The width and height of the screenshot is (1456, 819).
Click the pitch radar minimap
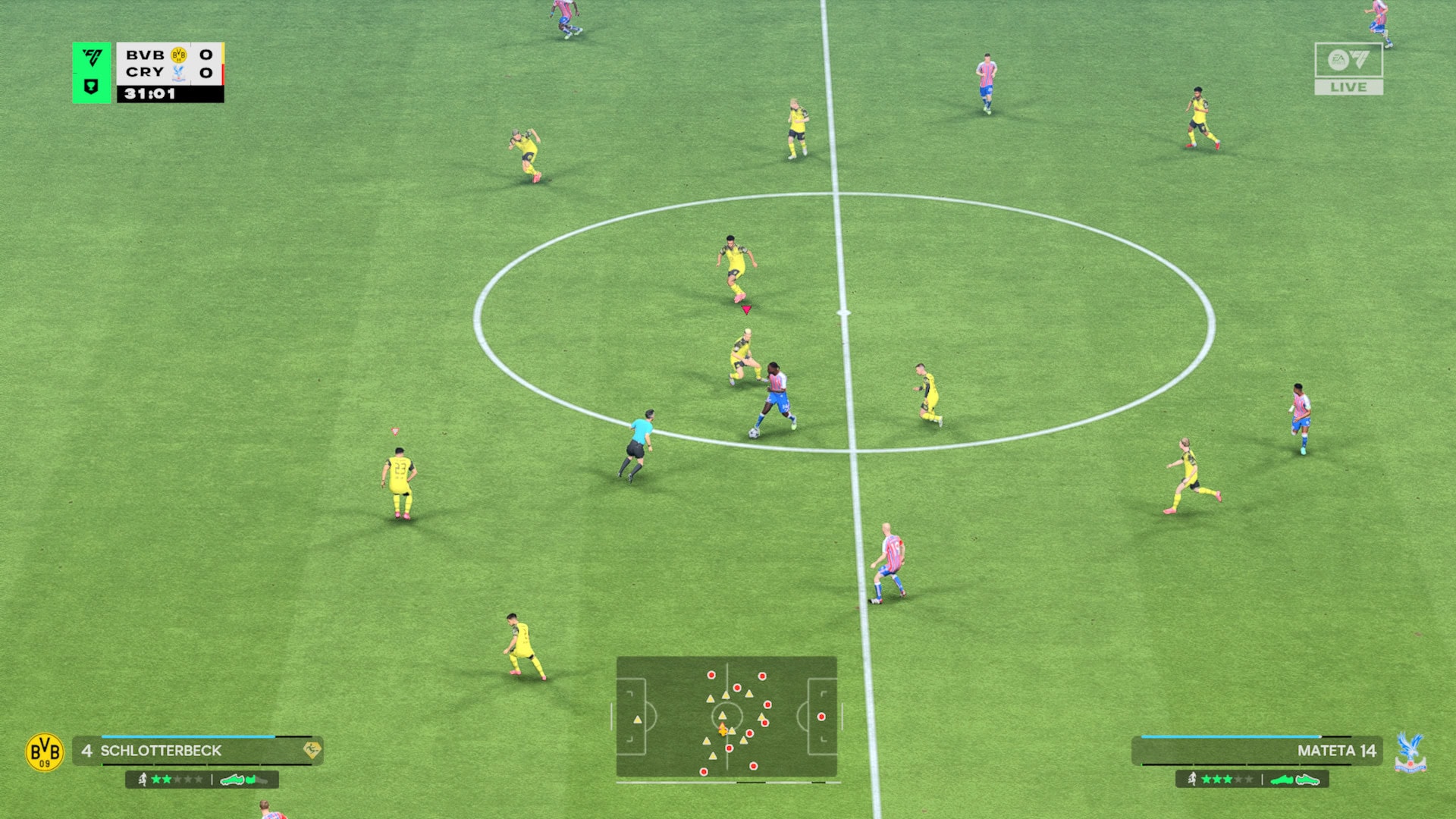click(726, 717)
